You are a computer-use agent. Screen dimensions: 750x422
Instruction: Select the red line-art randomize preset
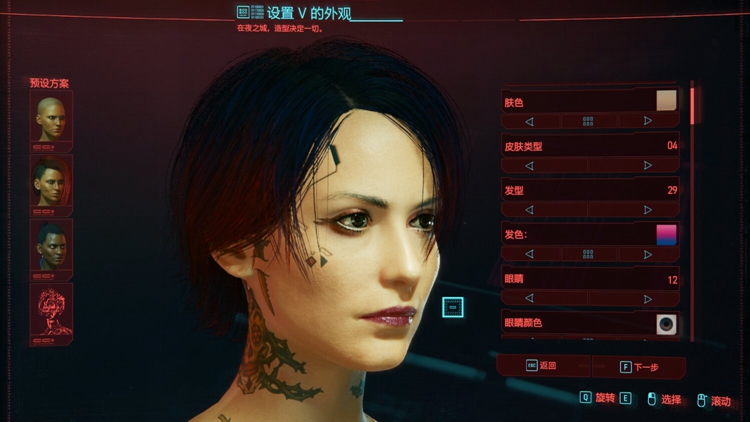pyautogui.click(x=50, y=309)
